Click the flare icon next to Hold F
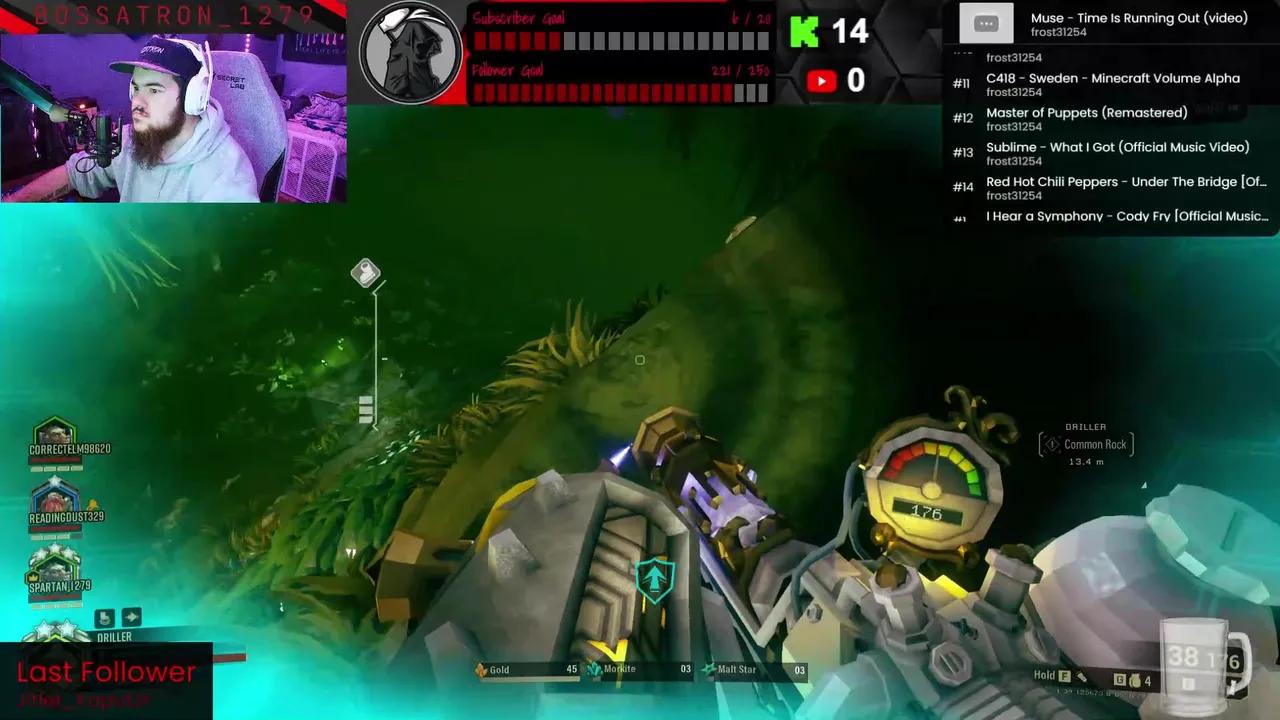Image resolution: width=1280 pixels, height=720 pixels. [1082, 677]
